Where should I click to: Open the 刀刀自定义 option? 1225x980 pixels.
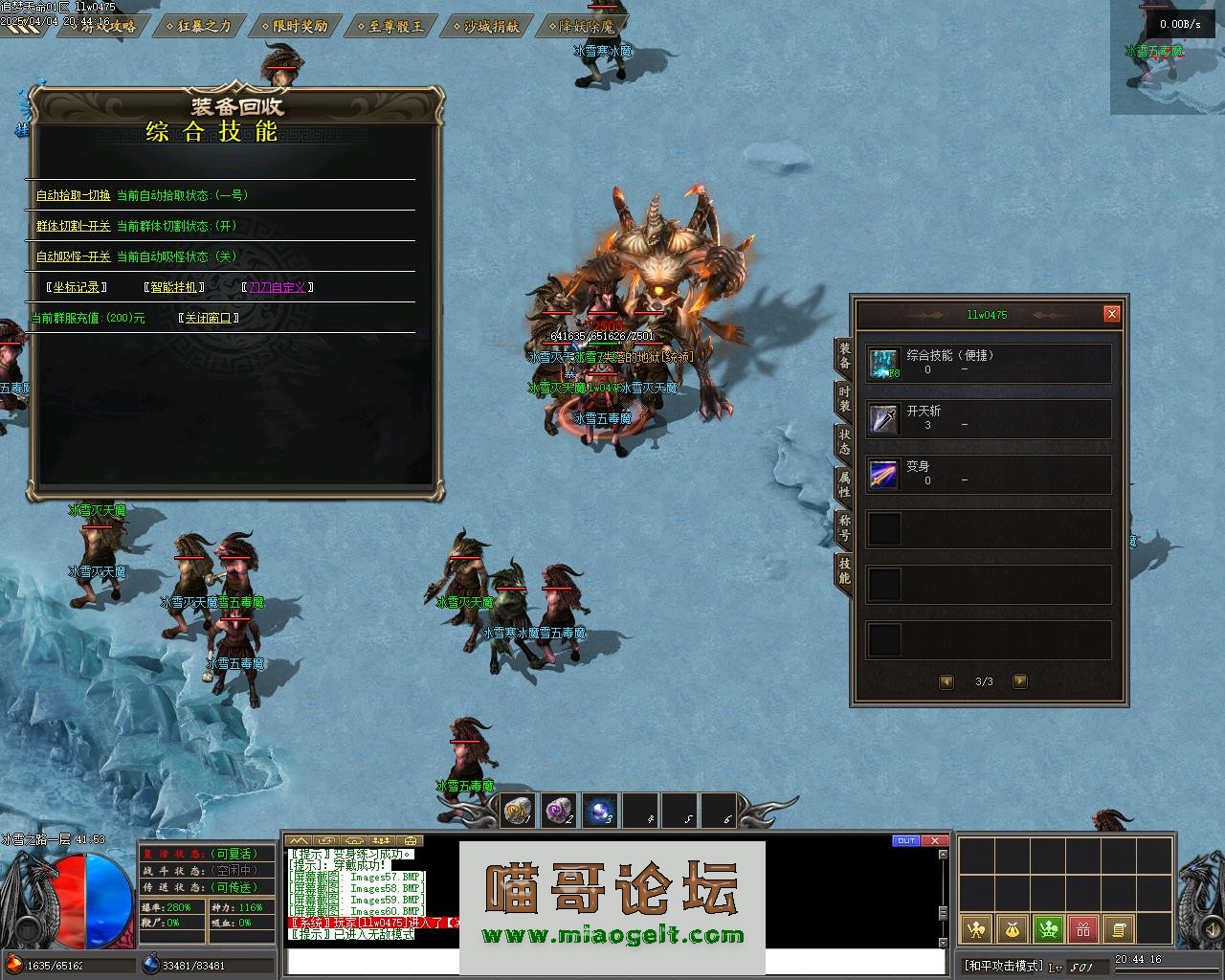277,287
